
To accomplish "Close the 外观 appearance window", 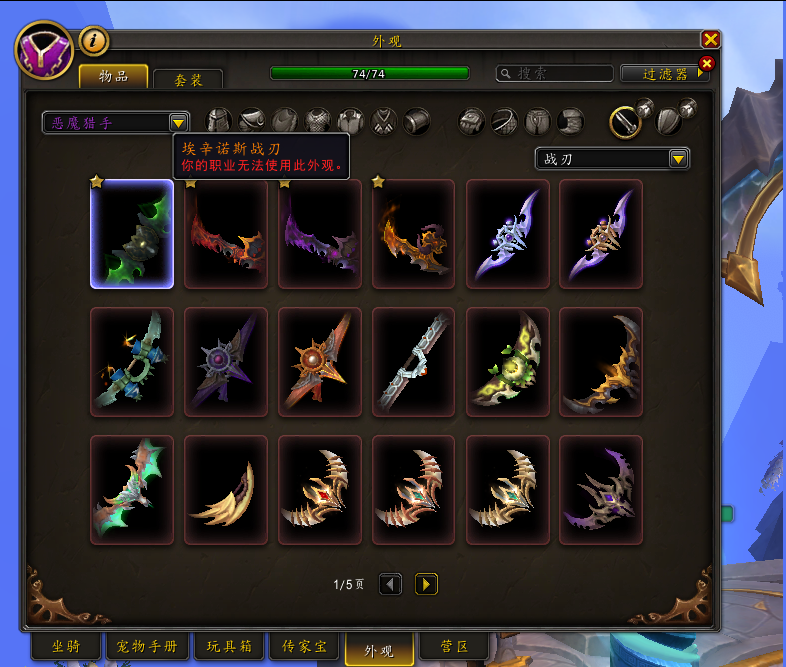I will [710, 39].
